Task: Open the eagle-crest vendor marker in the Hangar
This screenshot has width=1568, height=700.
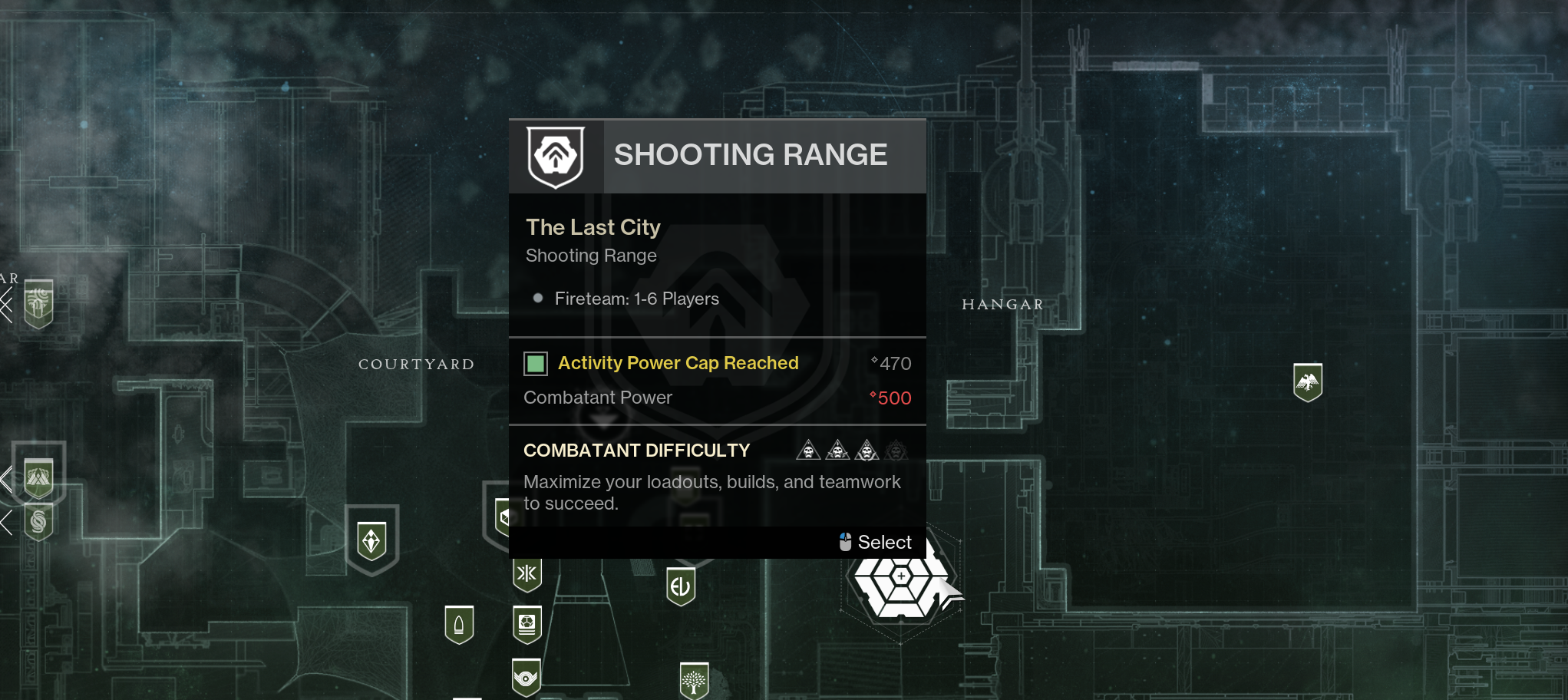Action: click(1307, 381)
